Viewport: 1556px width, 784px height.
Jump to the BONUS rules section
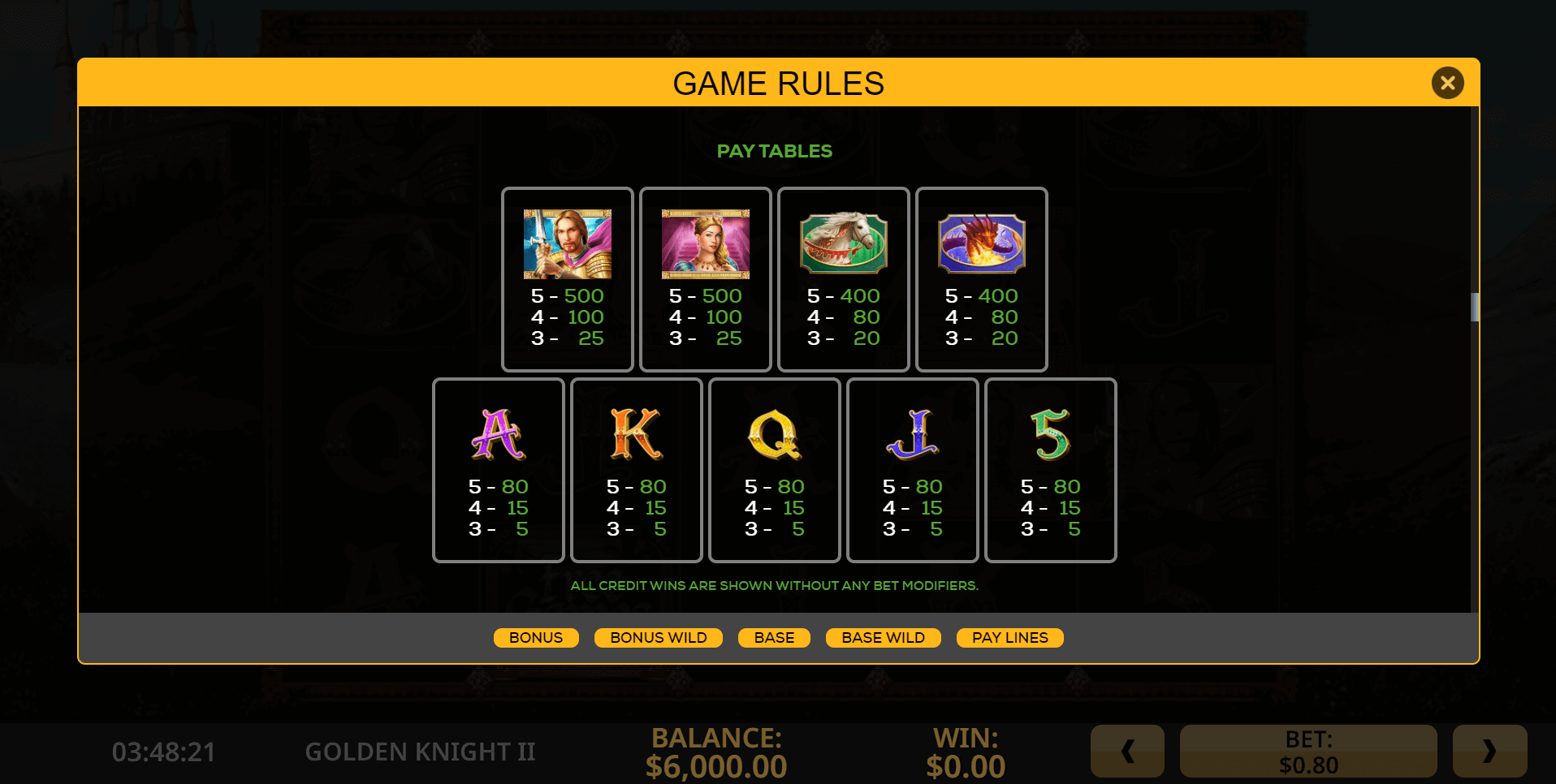coord(536,638)
